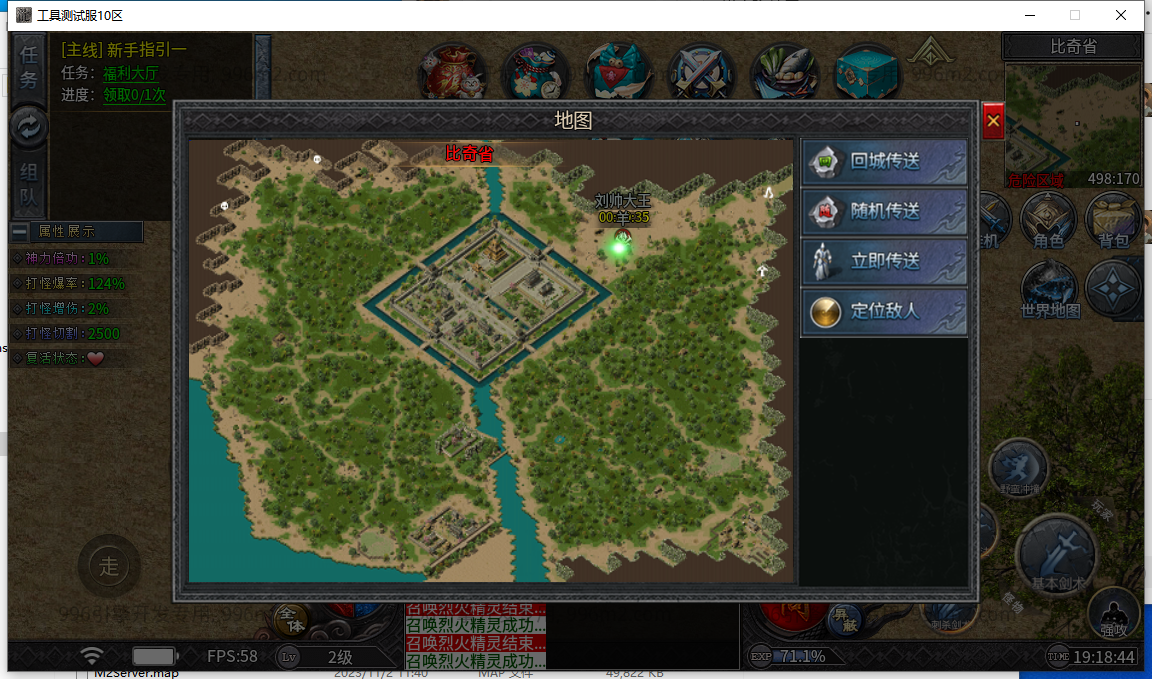This screenshot has width=1152, height=679.
Task: Open the crossed swords icon in top row
Action: click(703, 73)
